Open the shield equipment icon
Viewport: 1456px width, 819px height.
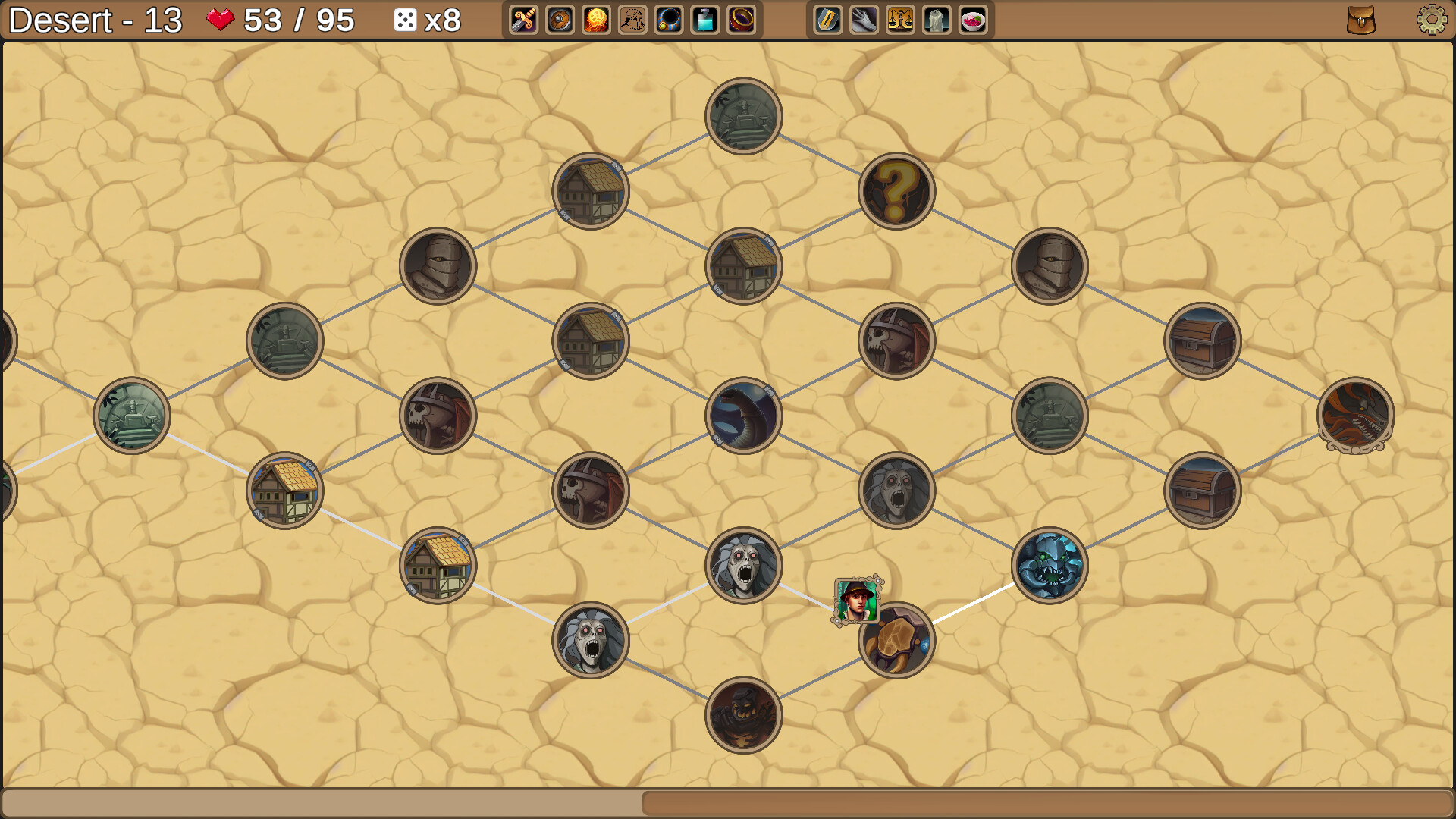tap(559, 20)
